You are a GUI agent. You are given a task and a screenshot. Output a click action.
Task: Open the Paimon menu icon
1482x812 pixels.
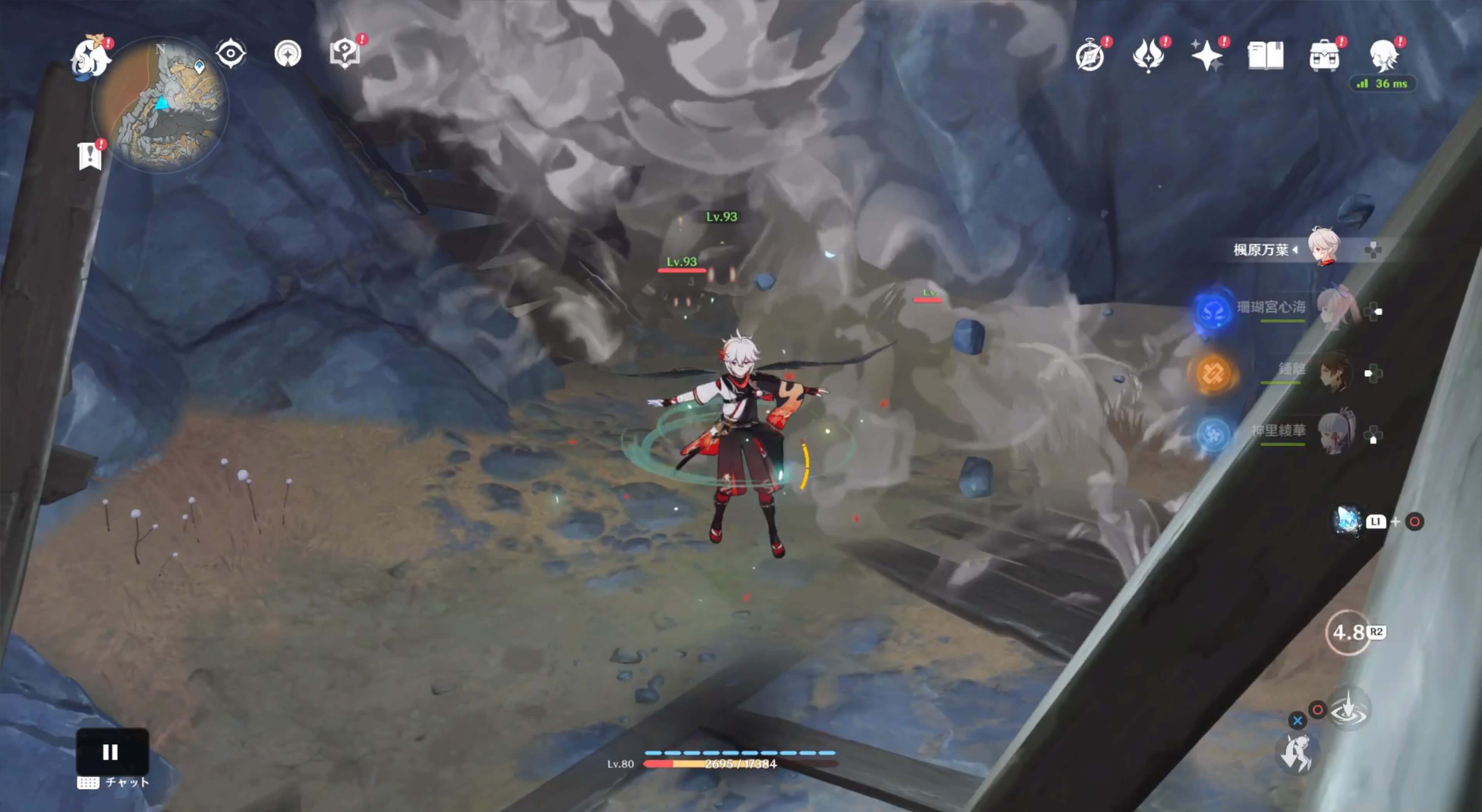pos(91,56)
